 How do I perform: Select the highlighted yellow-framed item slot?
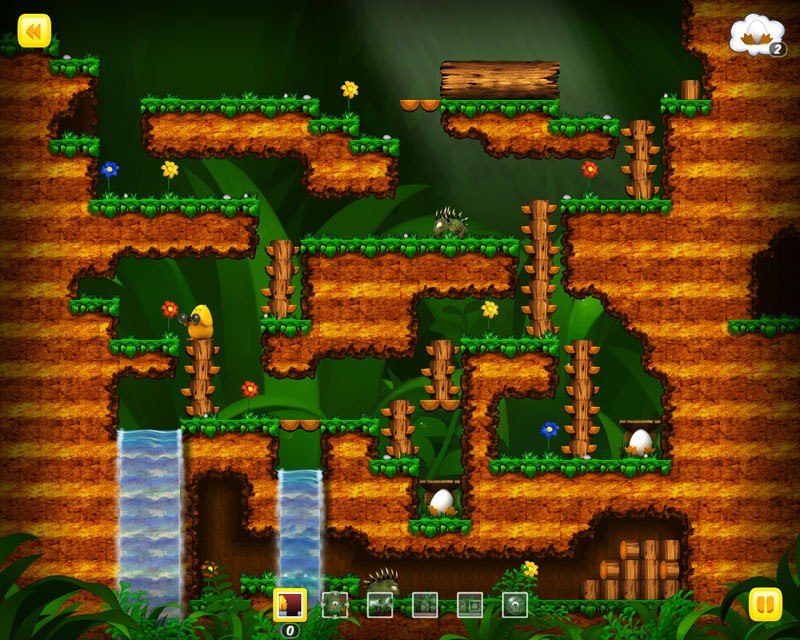click(x=290, y=604)
